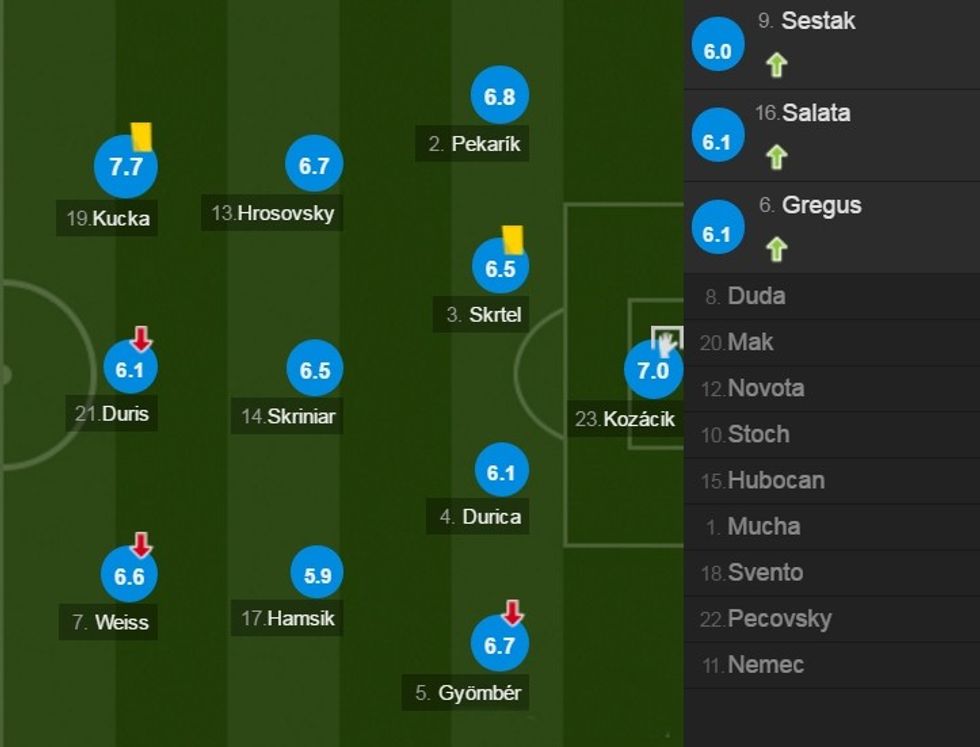
Task: Select substitute Sestak in the bench list
Action: click(x=818, y=21)
